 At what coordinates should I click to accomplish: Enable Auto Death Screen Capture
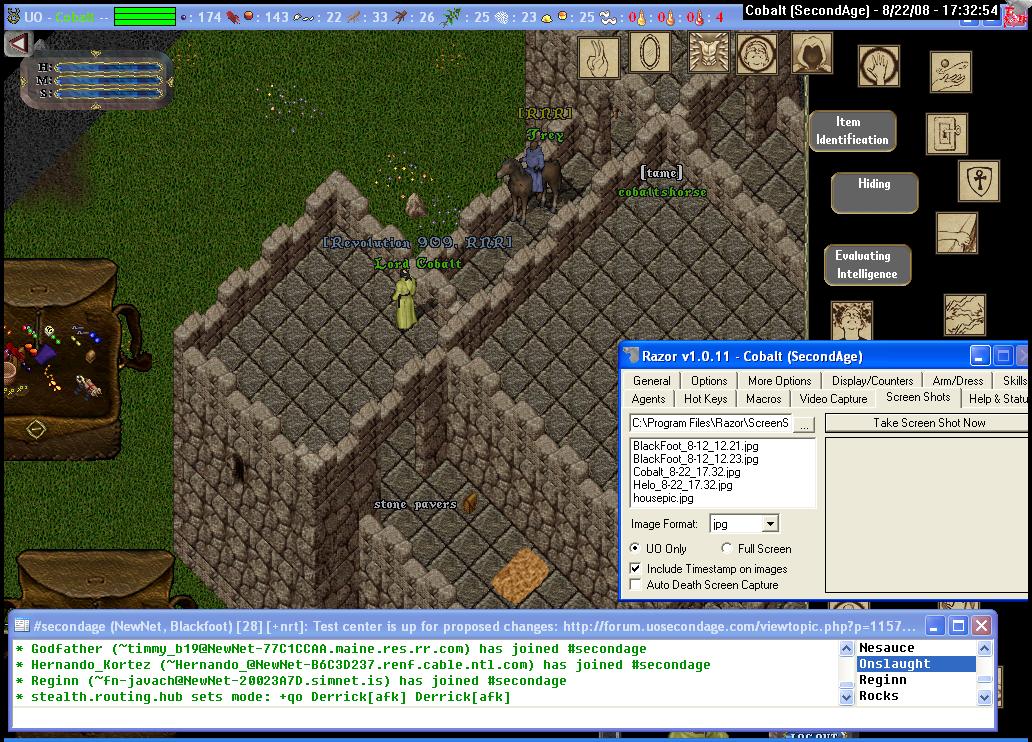click(x=636, y=585)
